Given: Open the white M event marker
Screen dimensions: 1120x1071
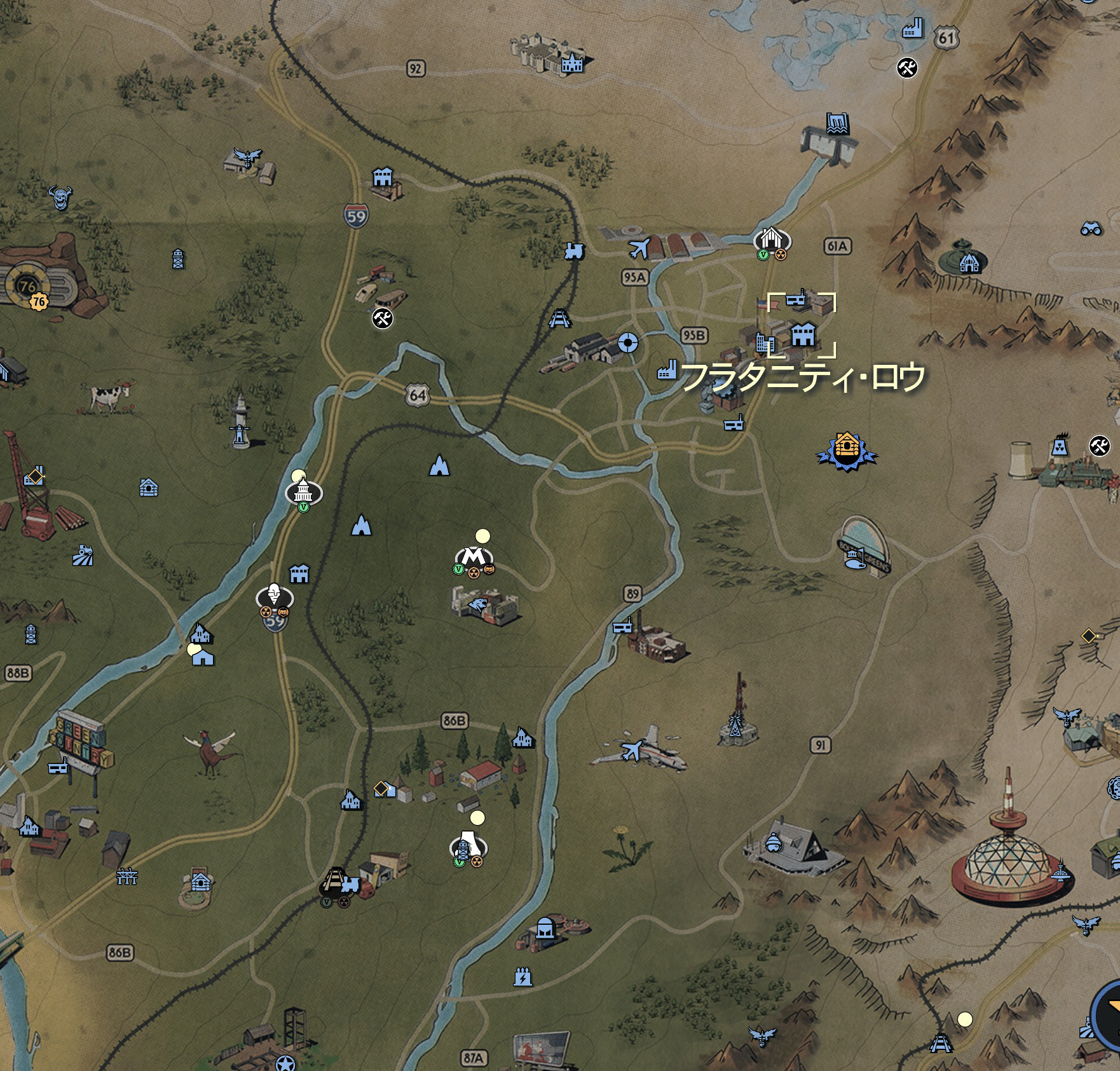Looking at the screenshot, I should pyautogui.click(x=474, y=557).
